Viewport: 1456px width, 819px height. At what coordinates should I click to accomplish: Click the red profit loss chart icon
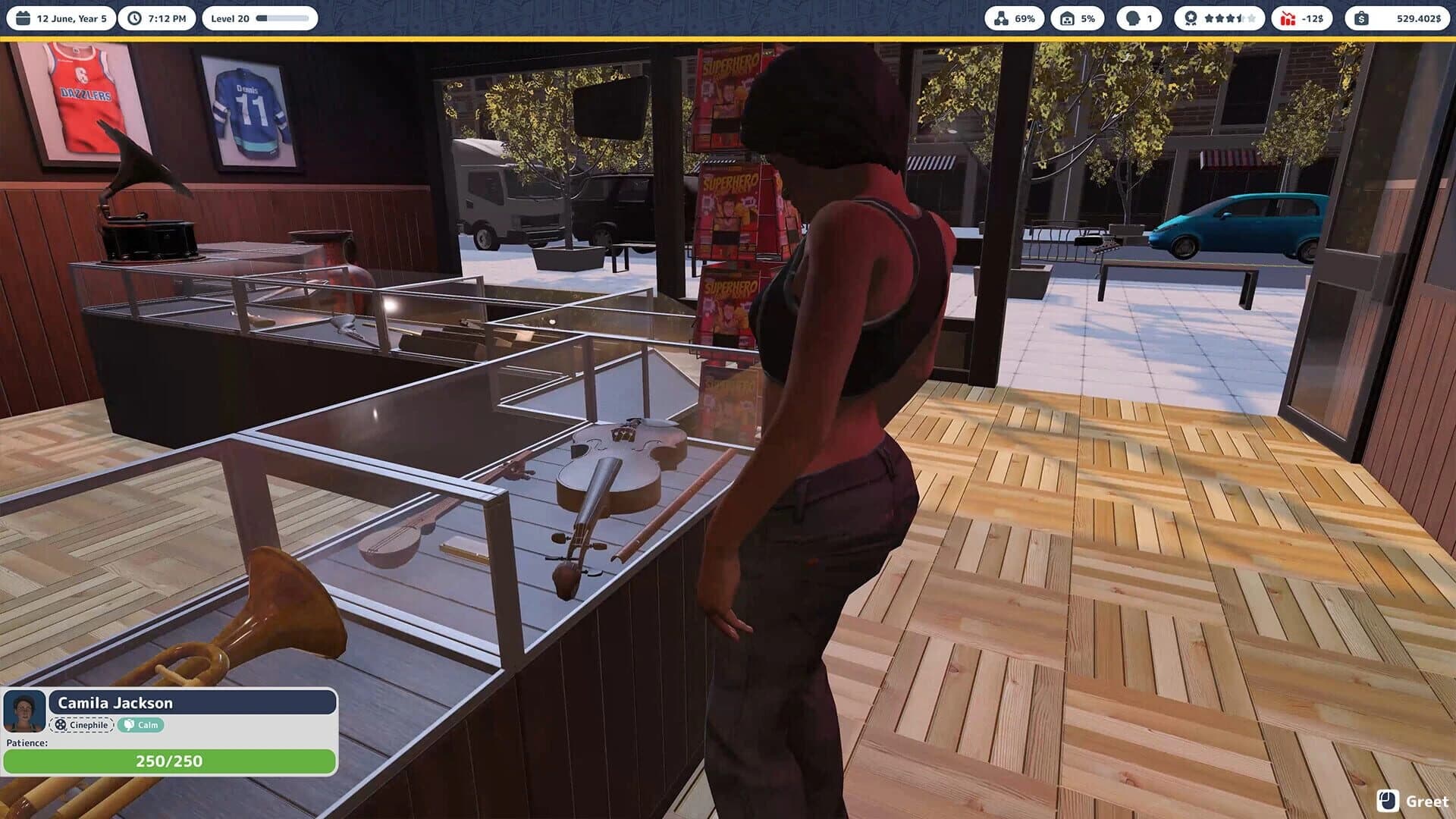[x=1289, y=18]
